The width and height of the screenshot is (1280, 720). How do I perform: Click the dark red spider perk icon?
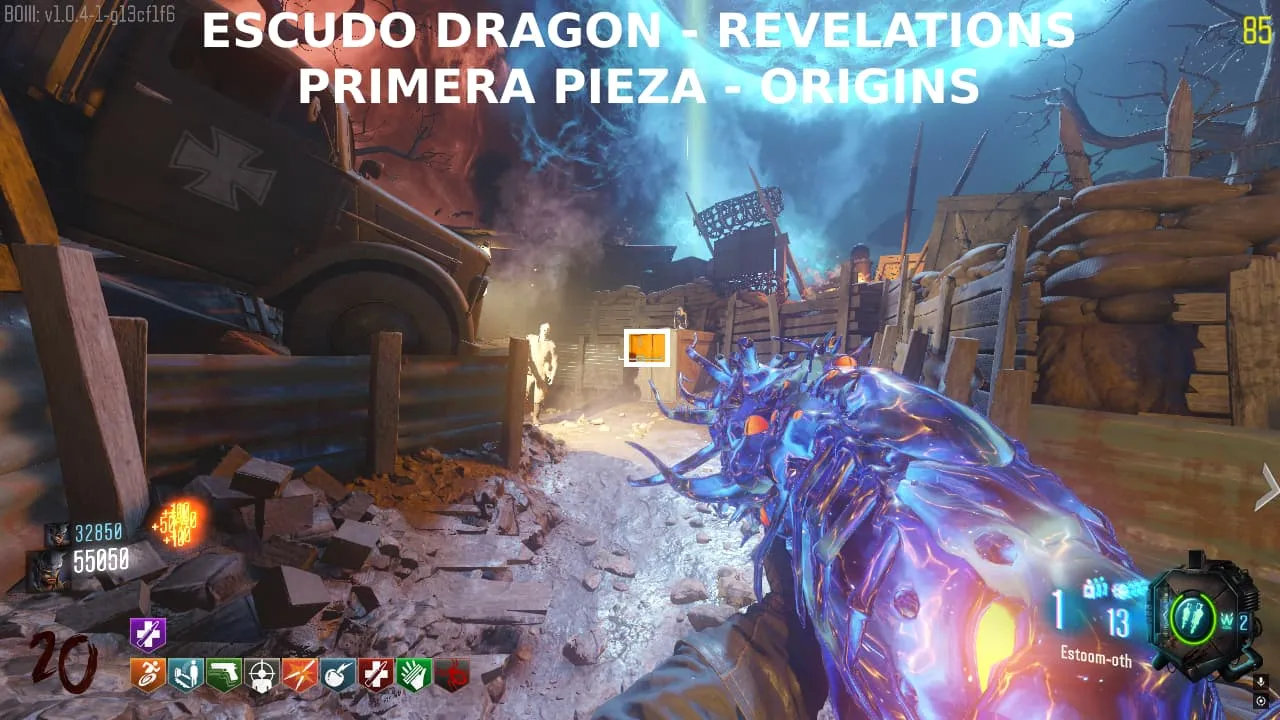pyautogui.click(x=452, y=675)
